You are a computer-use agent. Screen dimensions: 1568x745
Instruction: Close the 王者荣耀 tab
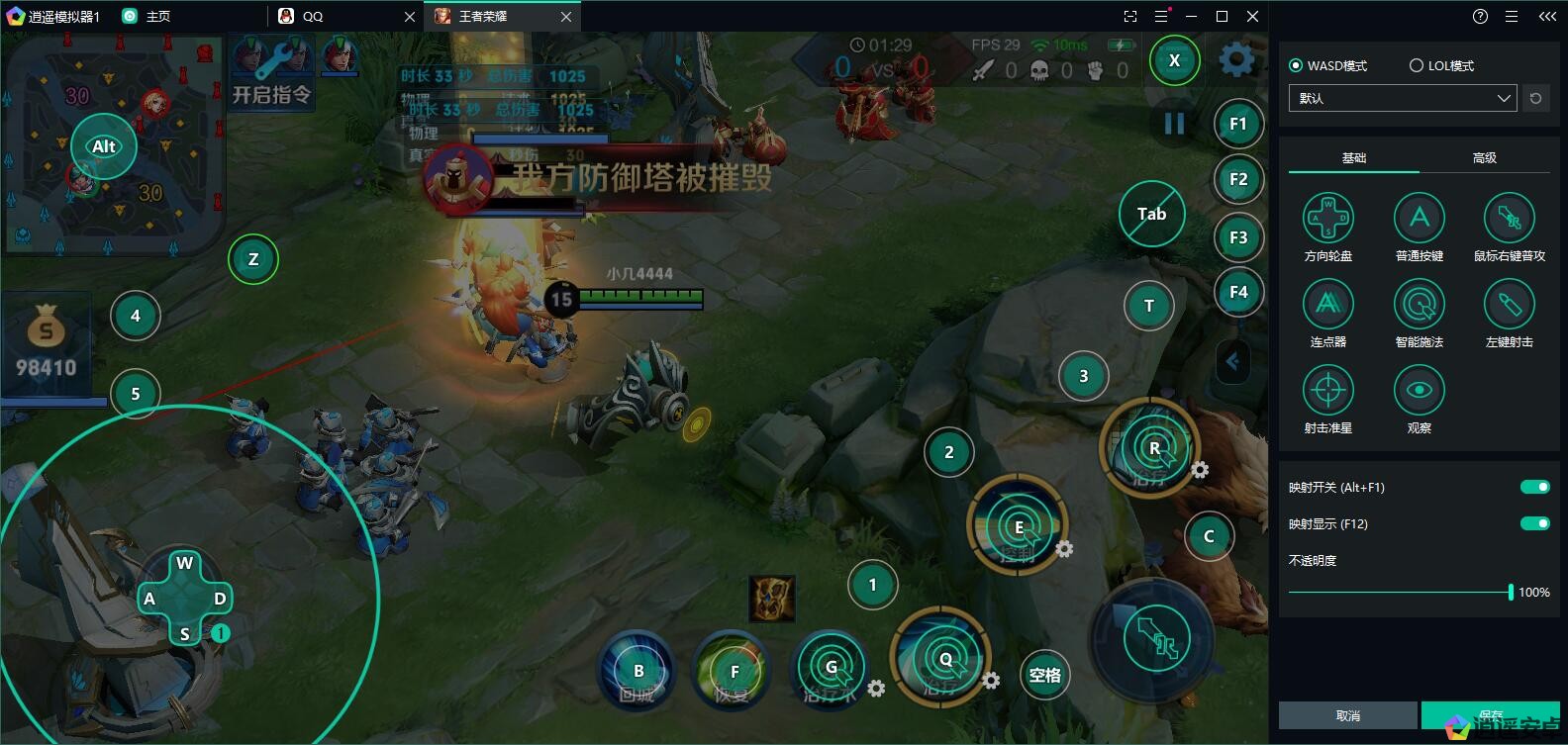(566, 17)
